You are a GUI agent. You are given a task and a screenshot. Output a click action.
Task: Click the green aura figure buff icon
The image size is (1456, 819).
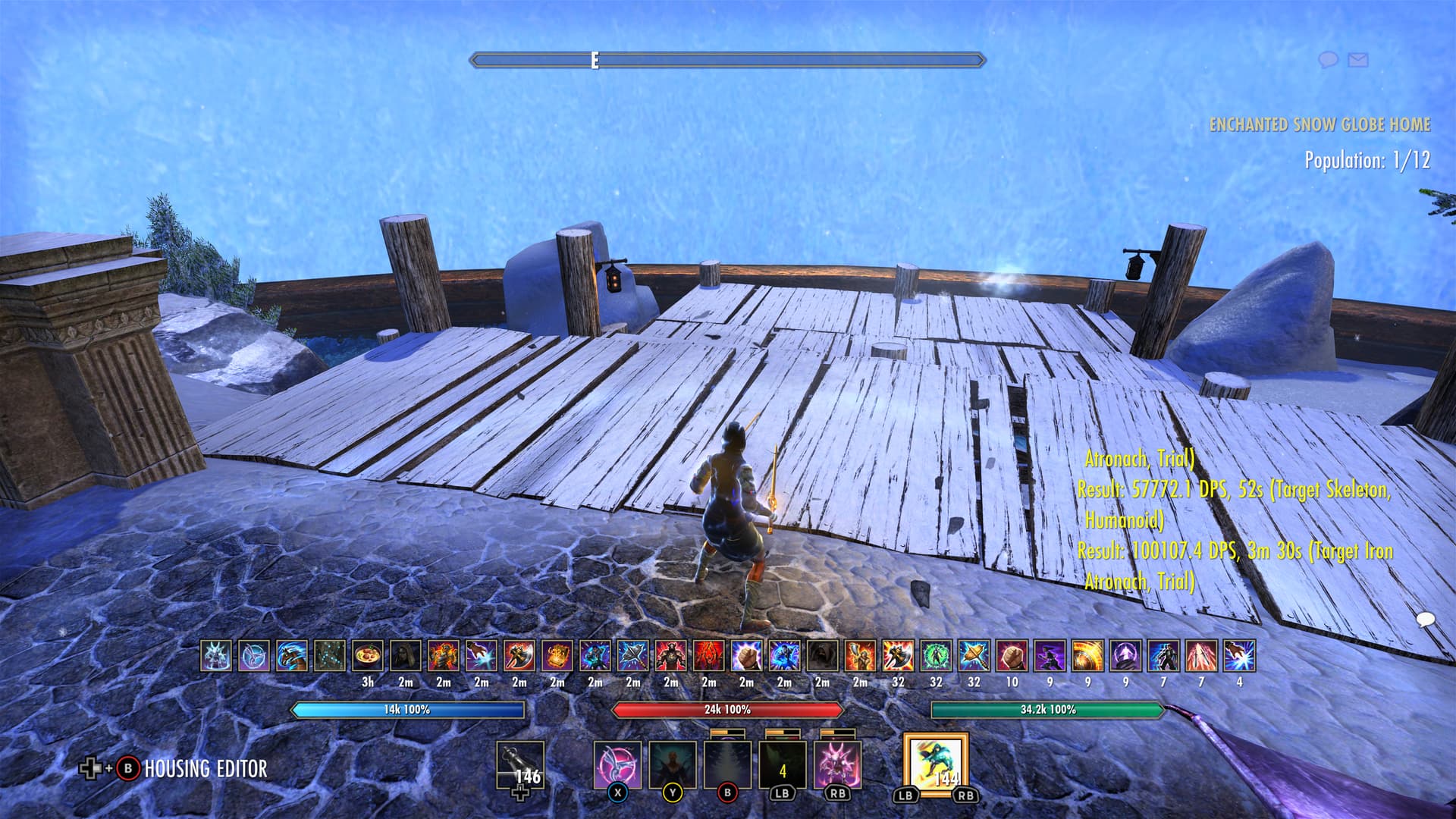936,656
